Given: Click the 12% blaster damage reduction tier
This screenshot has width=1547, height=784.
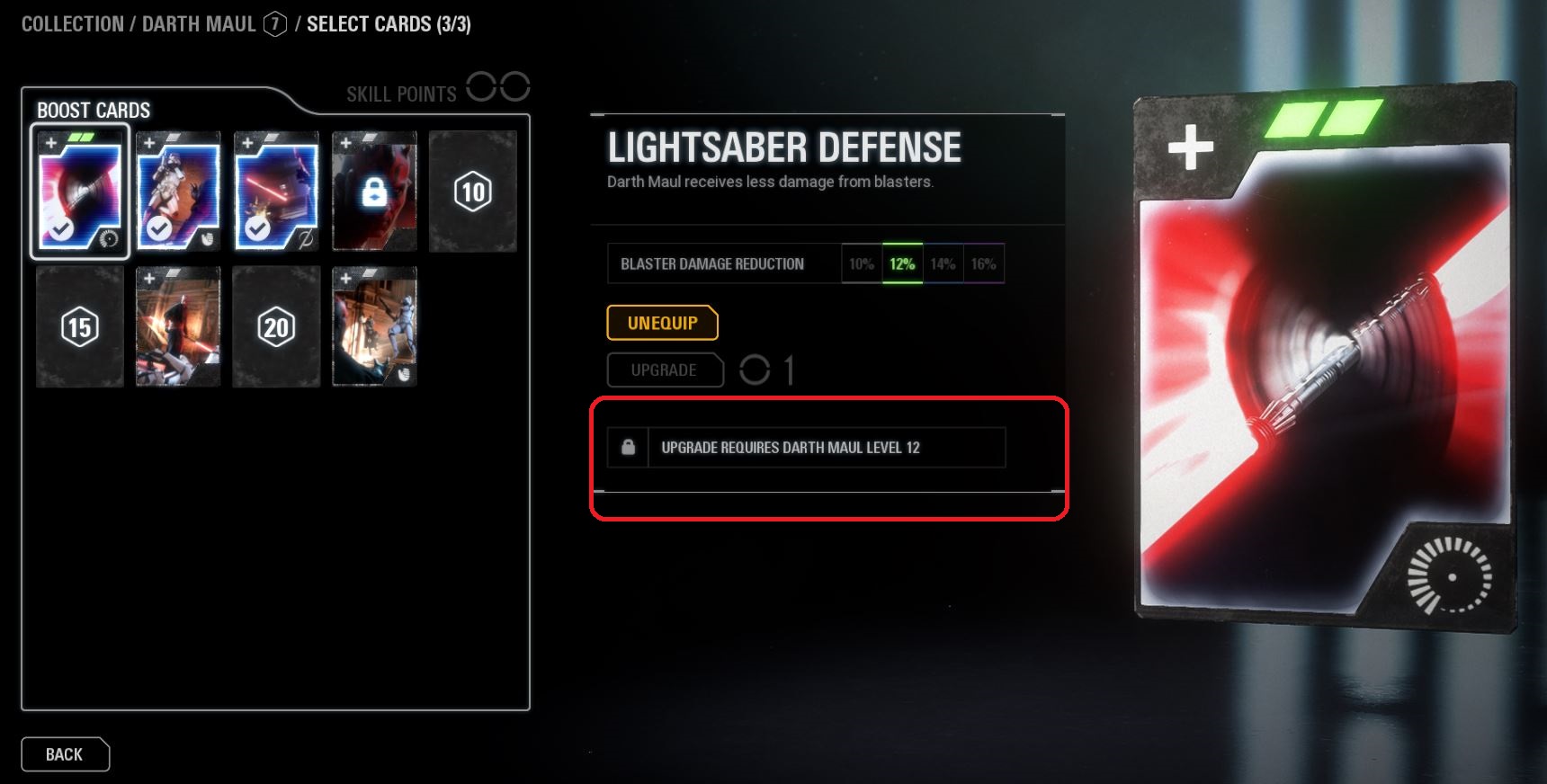Looking at the screenshot, I should click(x=902, y=264).
